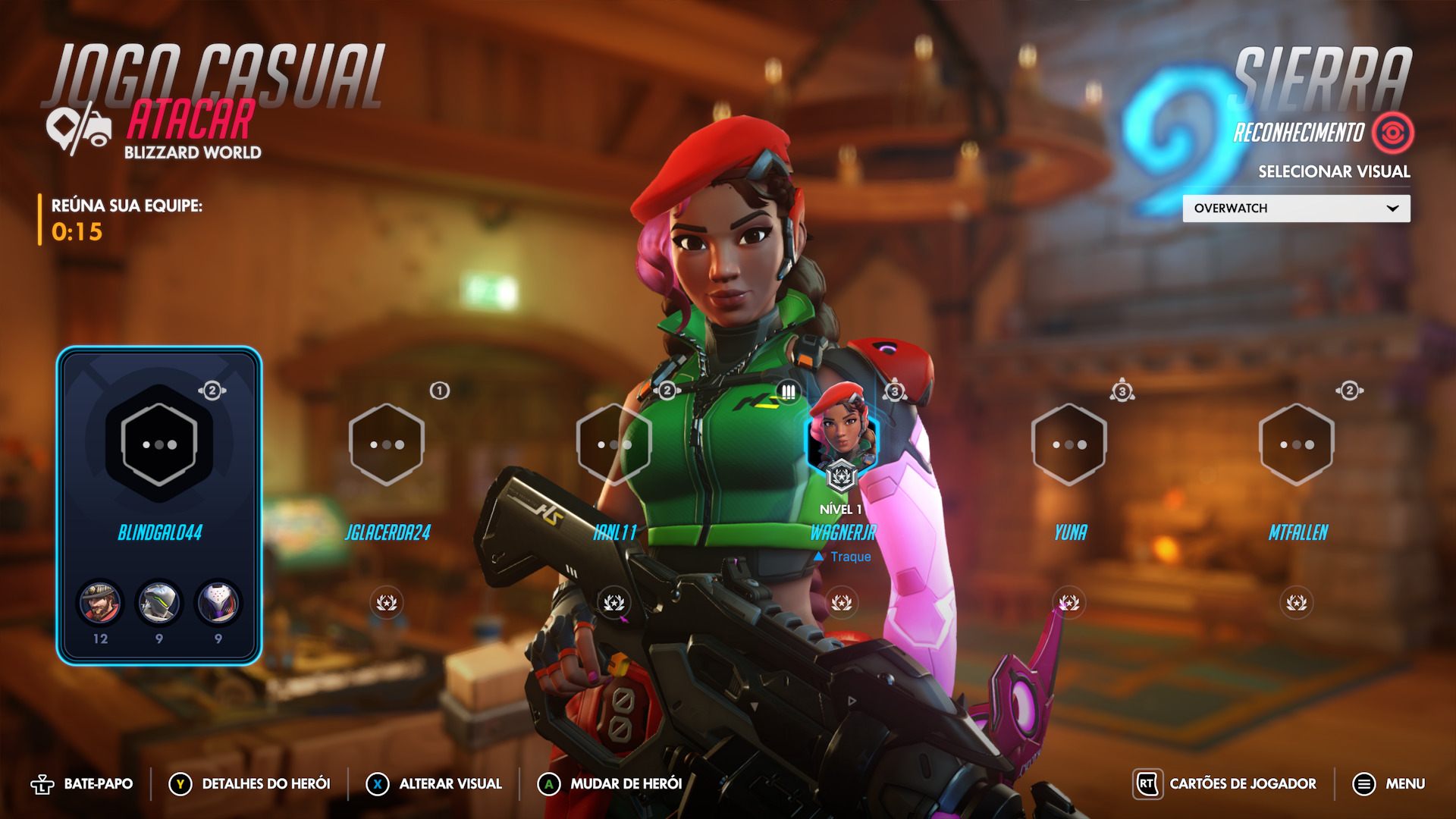Click the endorsement badge under JGLACERDA24
Viewport: 1456px width, 819px height.
click(x=387, y=603)
